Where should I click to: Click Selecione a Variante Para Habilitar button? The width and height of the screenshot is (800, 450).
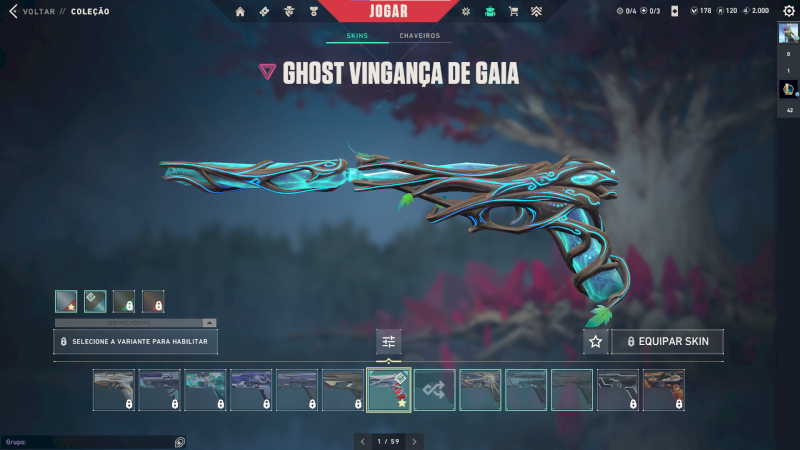(135, 342)
